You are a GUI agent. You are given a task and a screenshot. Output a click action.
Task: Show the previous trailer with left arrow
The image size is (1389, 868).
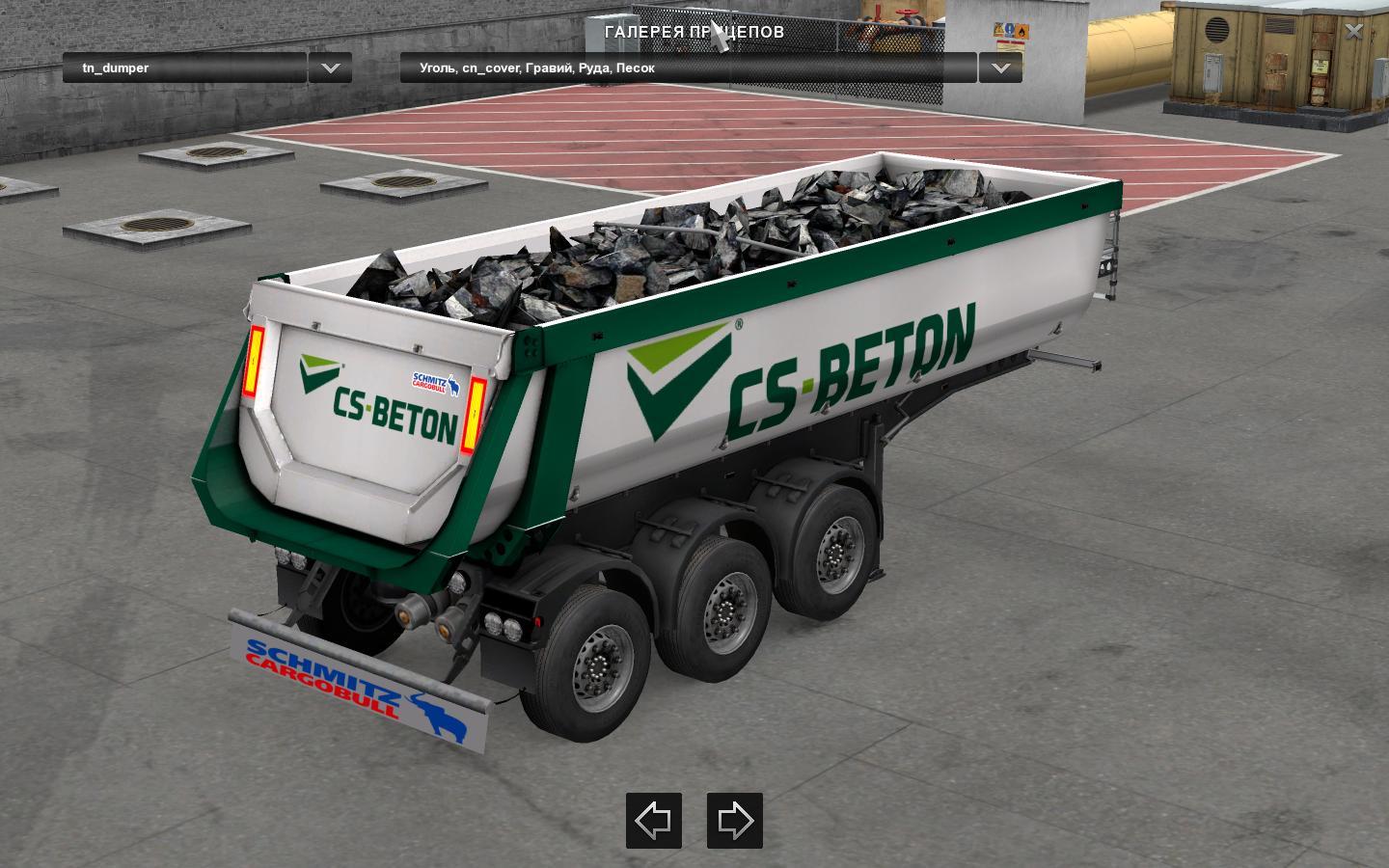click(x=654, y=821)
